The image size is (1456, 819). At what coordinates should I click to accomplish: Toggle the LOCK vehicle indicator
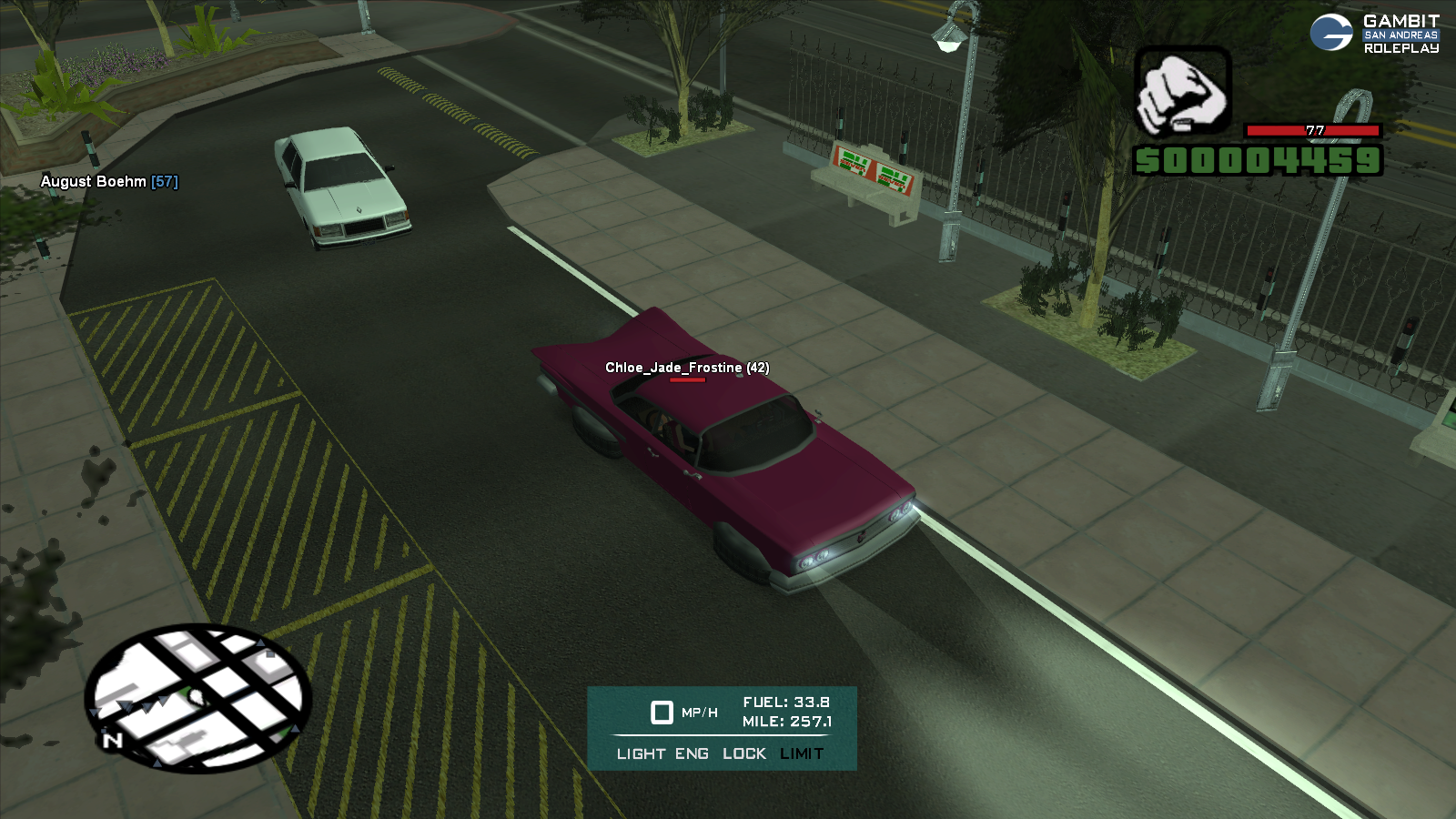pyautogui.click(x=744, y=753)
